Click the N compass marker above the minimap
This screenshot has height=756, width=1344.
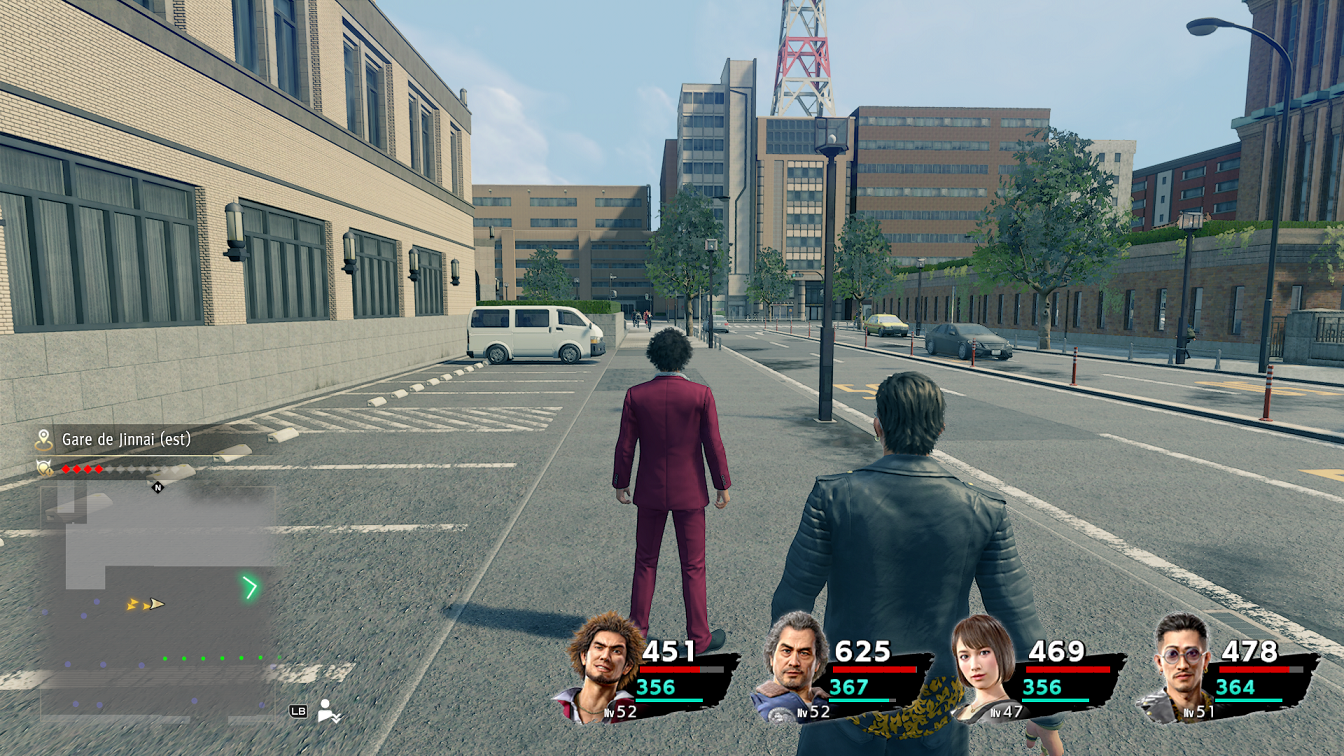click(x=157, y=487)
